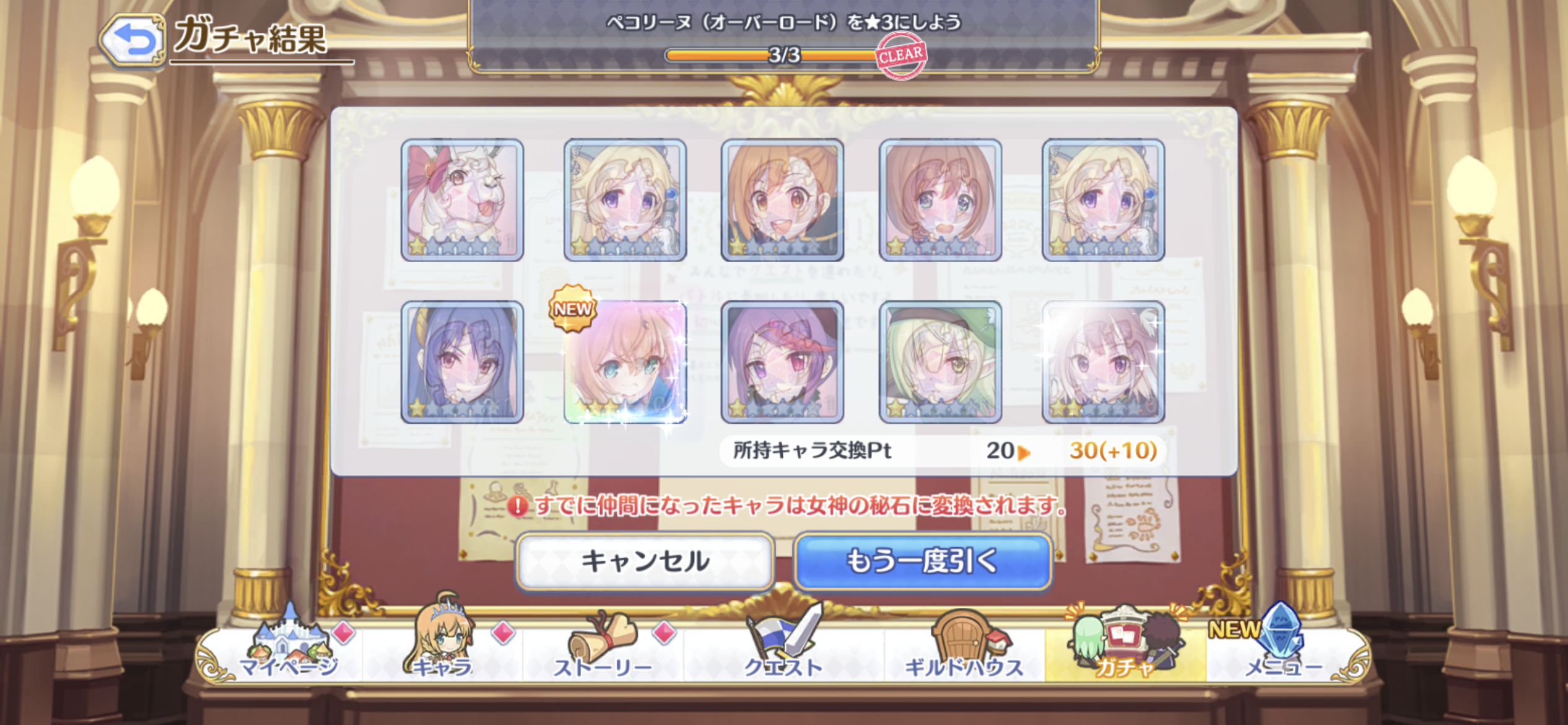
Task: Pick the purple-haired girl with red horn card
Action: (x=782, y=362)
